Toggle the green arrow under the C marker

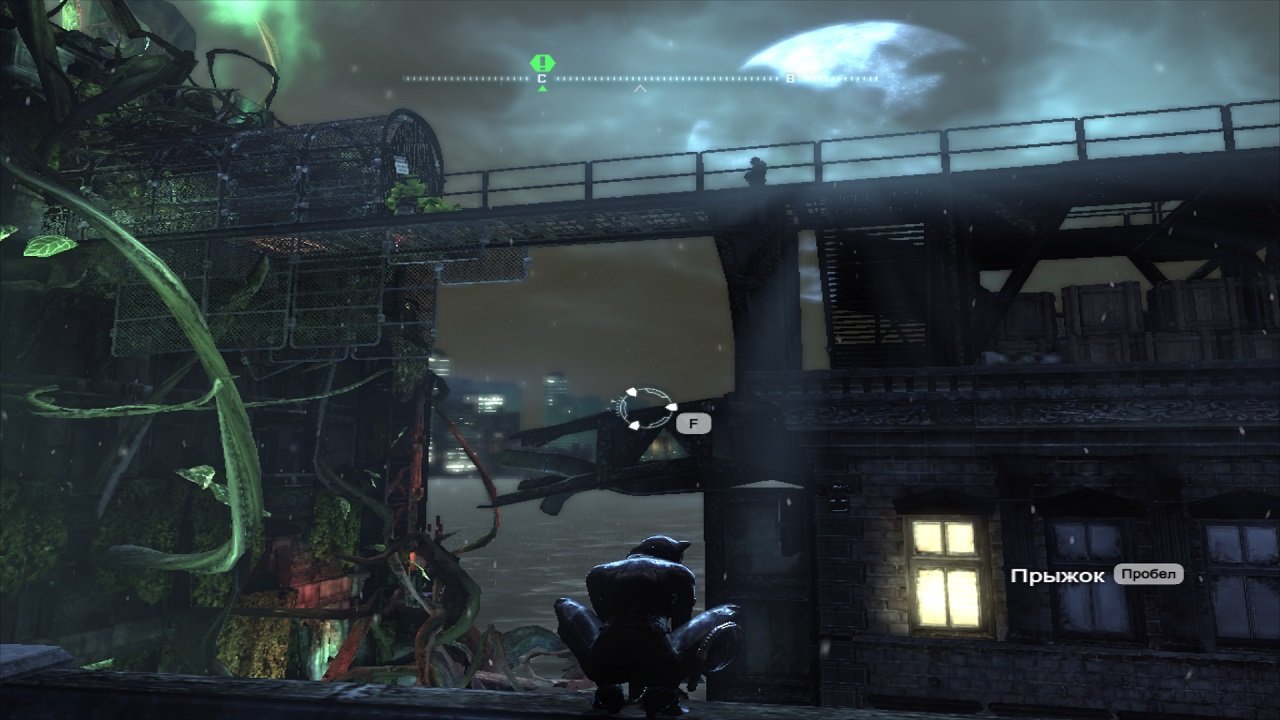point(542,88)
